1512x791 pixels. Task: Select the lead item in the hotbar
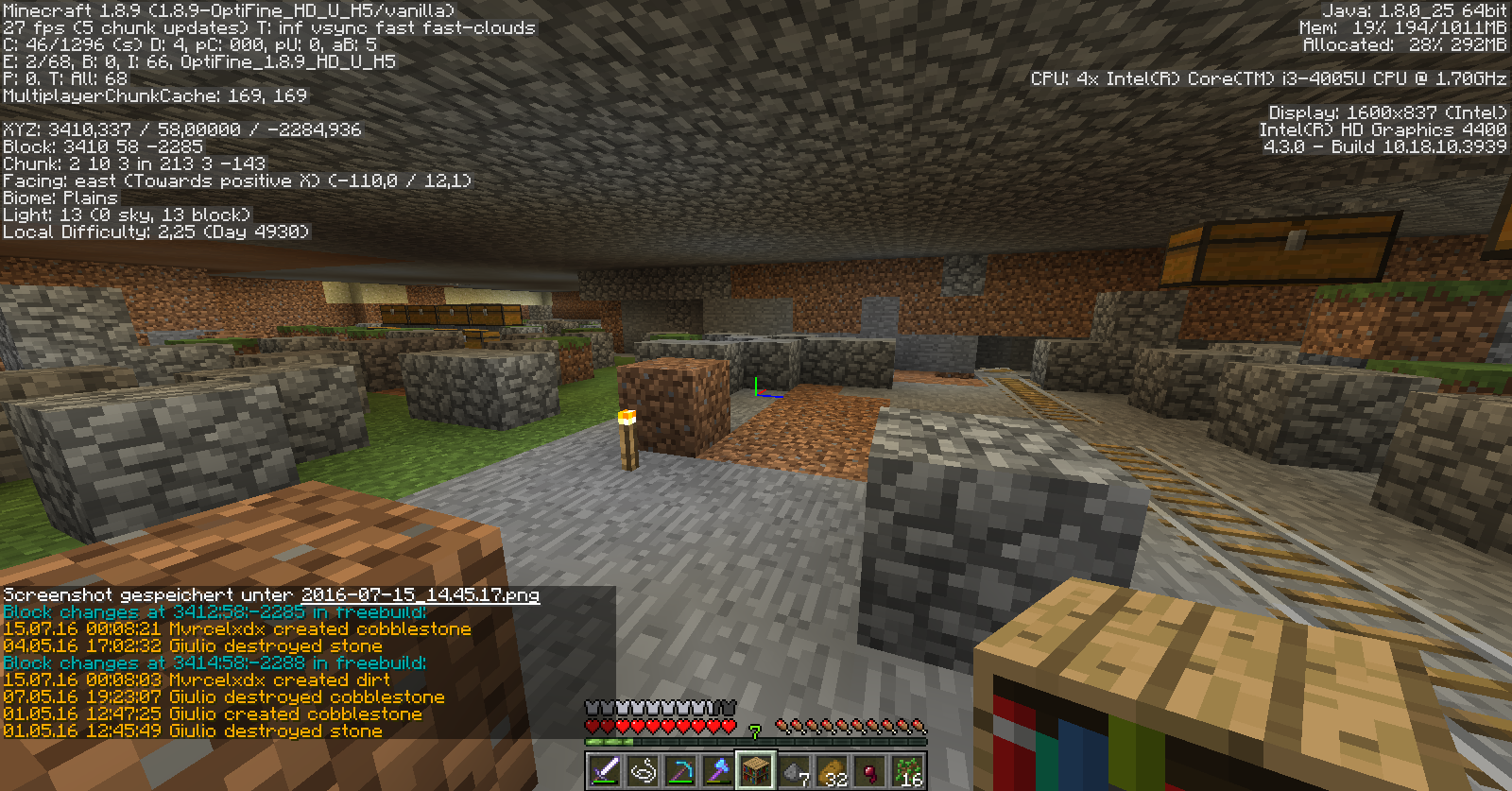(x=643, y=770)
